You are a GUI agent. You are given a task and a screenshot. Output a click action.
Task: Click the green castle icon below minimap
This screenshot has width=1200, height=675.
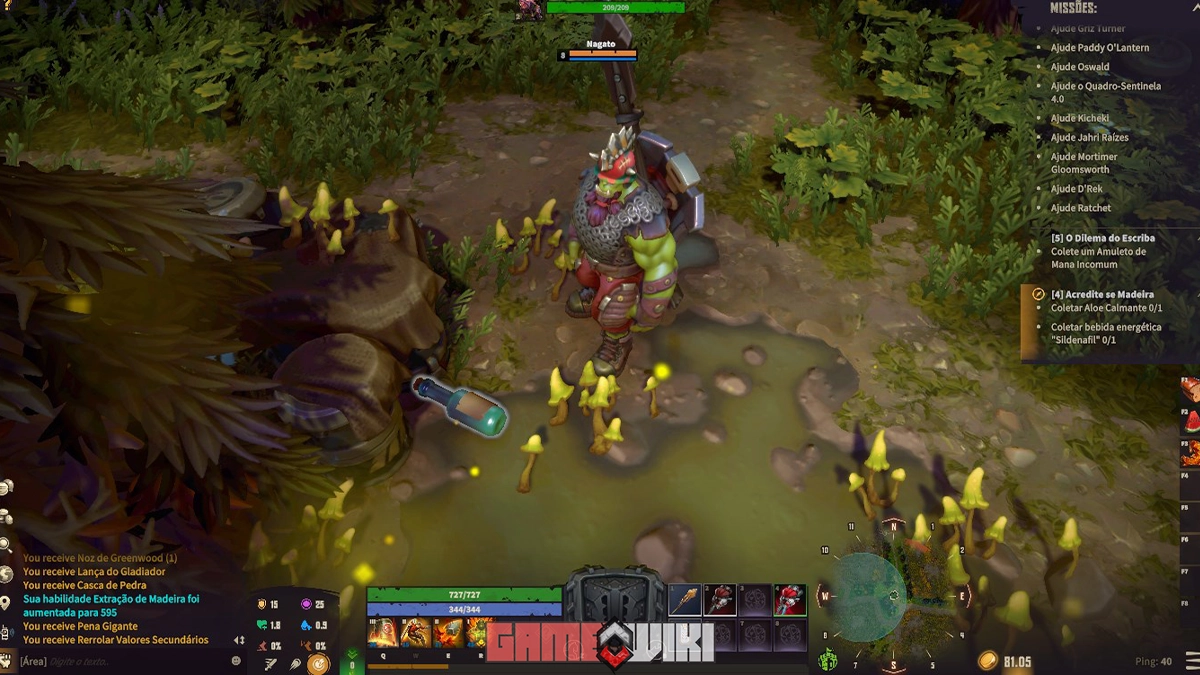point(828,660)
